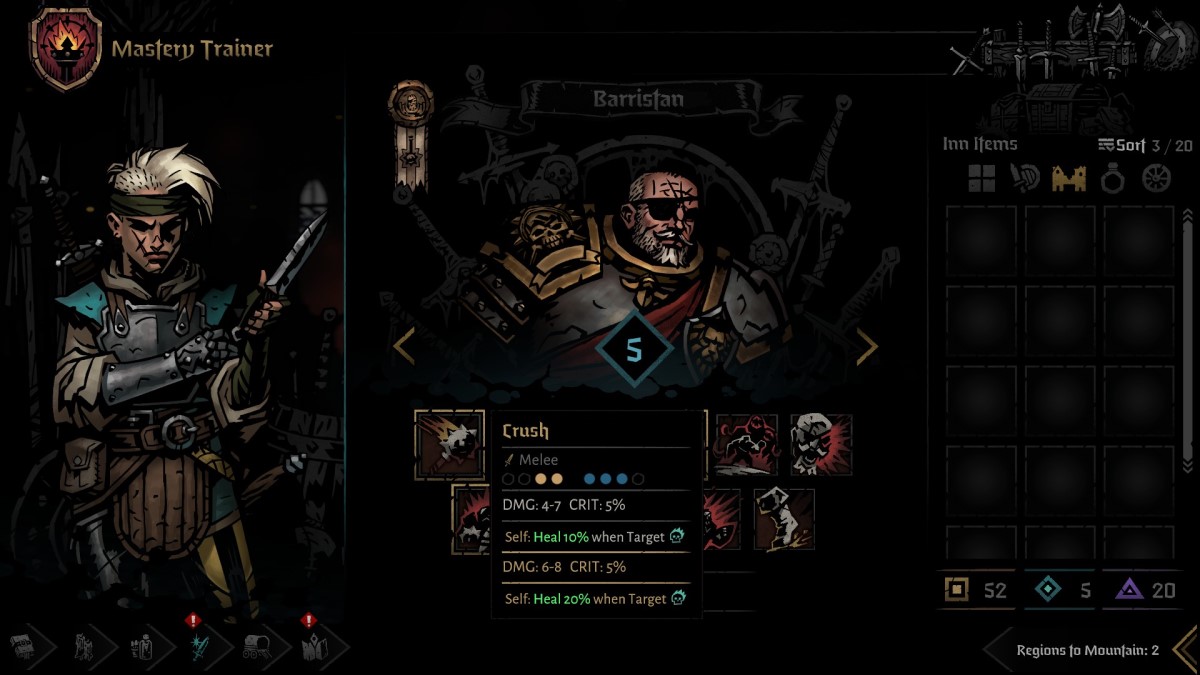Viewport: 1200px width, 675px height.
Task: Show the previous hero with left arrow
Action: (403, 346)
